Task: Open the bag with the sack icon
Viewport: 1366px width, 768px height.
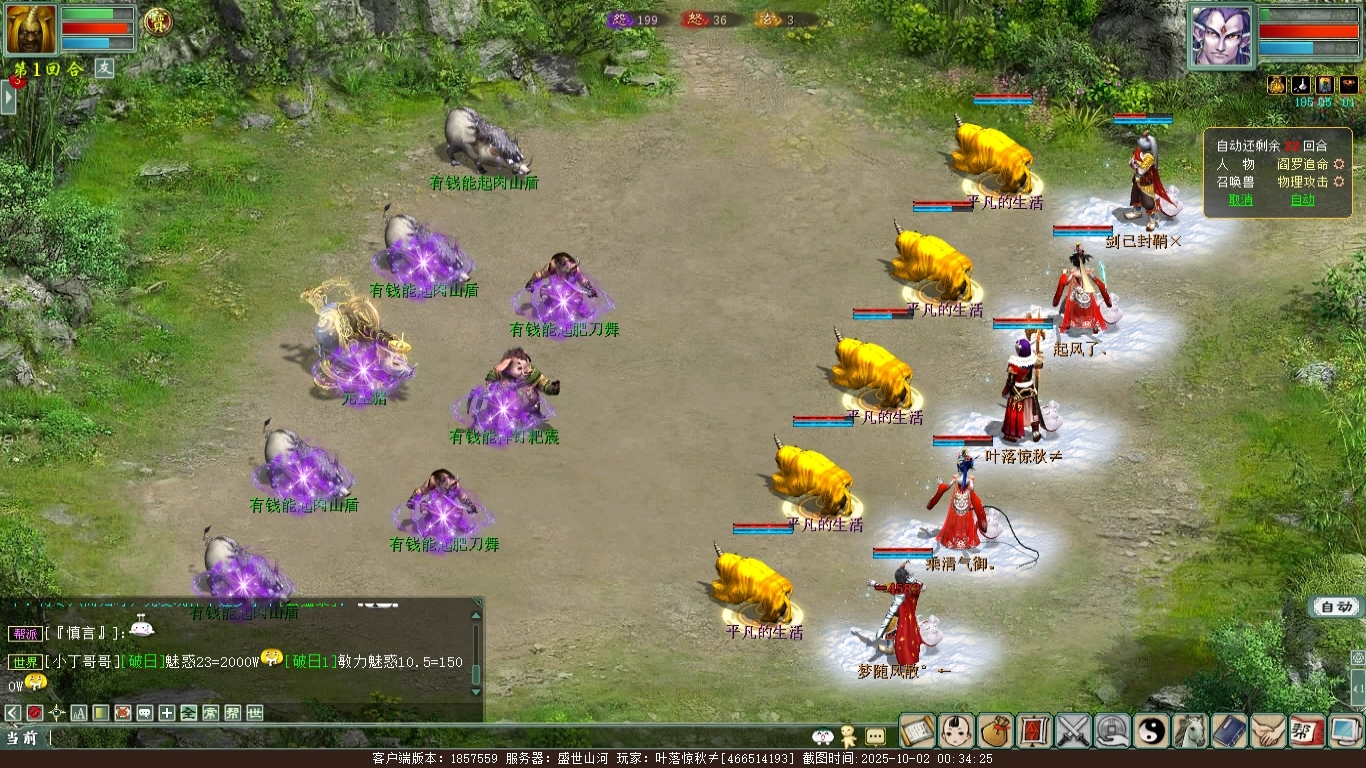Action: click(x=995, y=731)
